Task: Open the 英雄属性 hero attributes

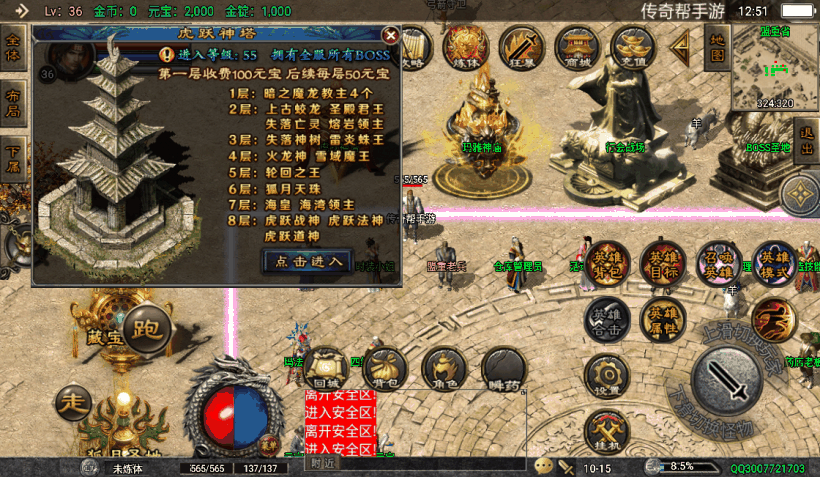Action: pyautogui.click(x=662, y=318)
